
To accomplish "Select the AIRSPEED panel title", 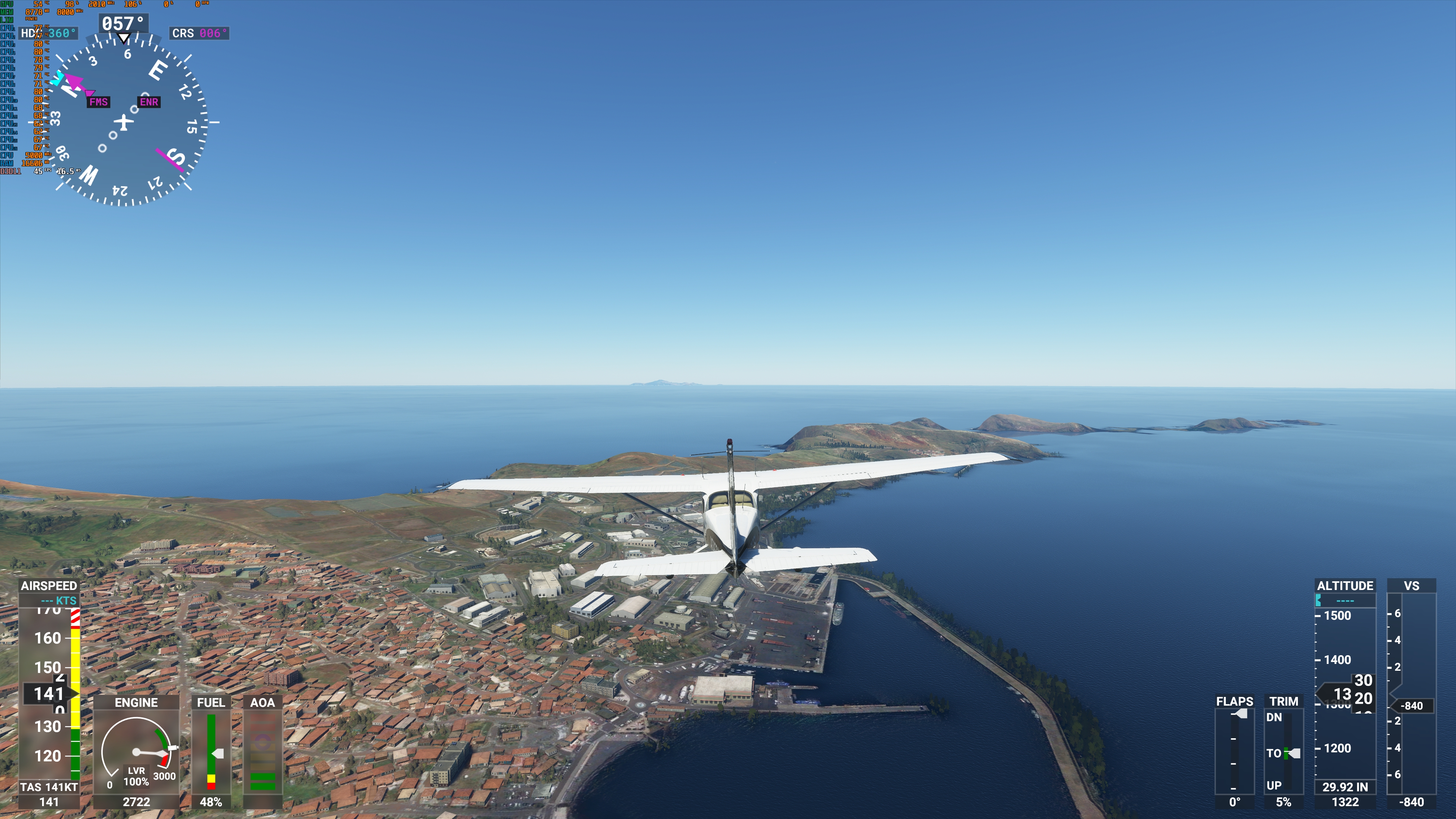I will (49, 585).
